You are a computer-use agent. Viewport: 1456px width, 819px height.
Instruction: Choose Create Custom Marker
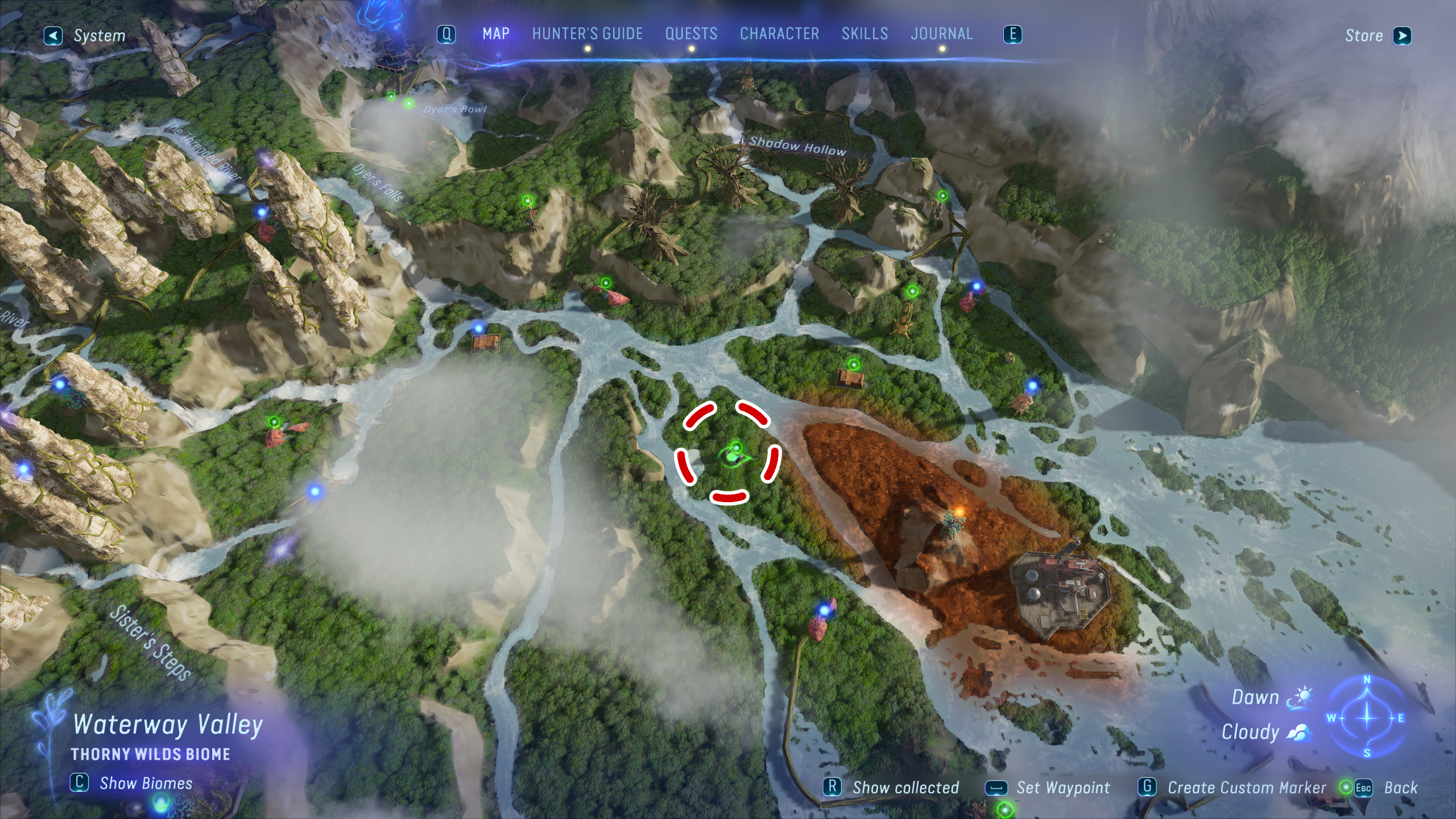click(x=1233, y=788)
